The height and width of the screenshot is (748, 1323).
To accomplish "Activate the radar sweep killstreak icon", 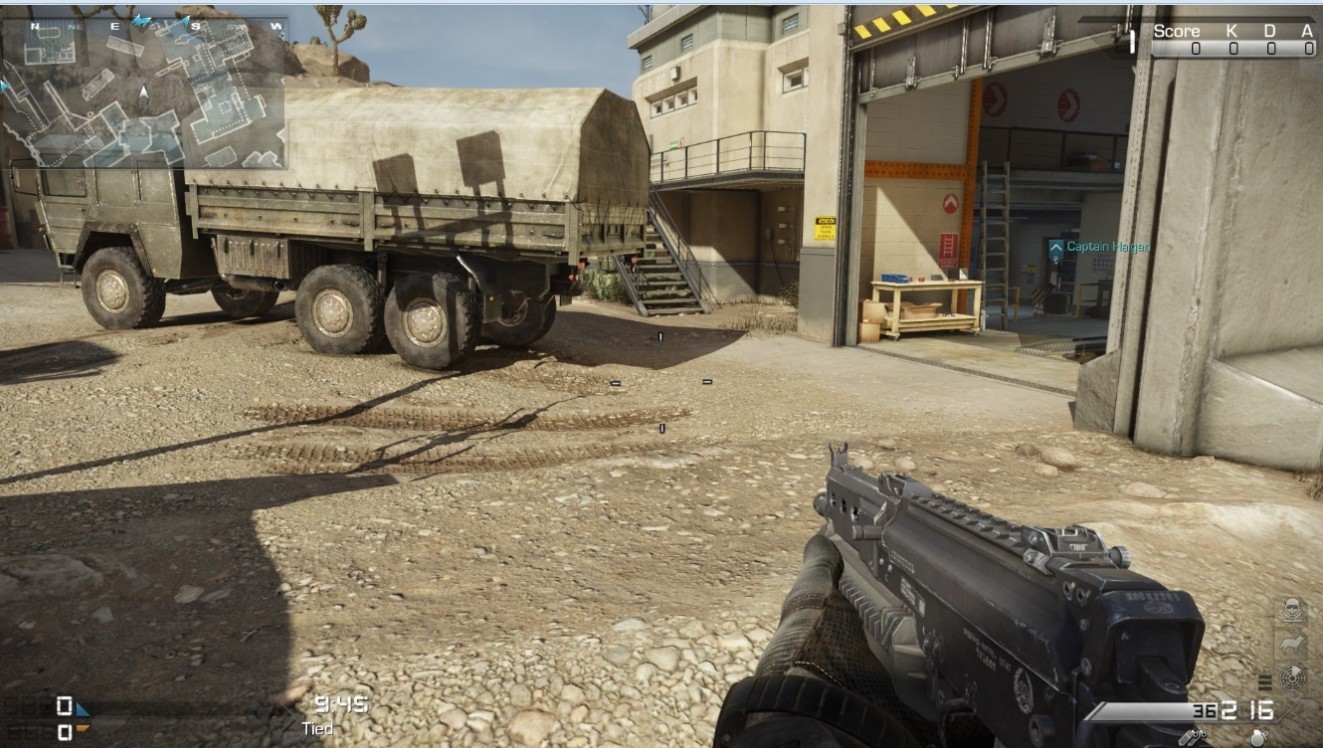I will pos(1292,679).
